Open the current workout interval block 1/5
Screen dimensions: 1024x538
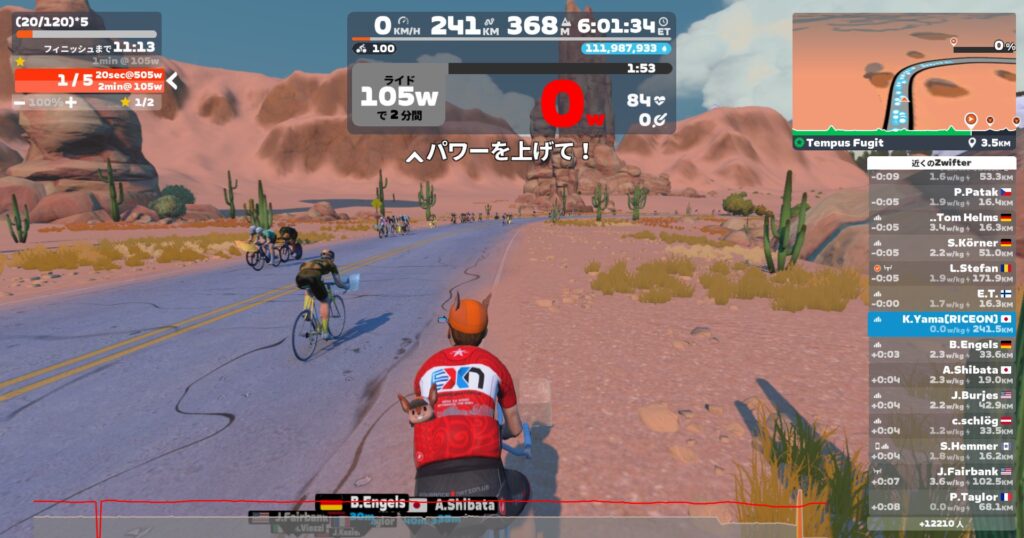(88, 80)
